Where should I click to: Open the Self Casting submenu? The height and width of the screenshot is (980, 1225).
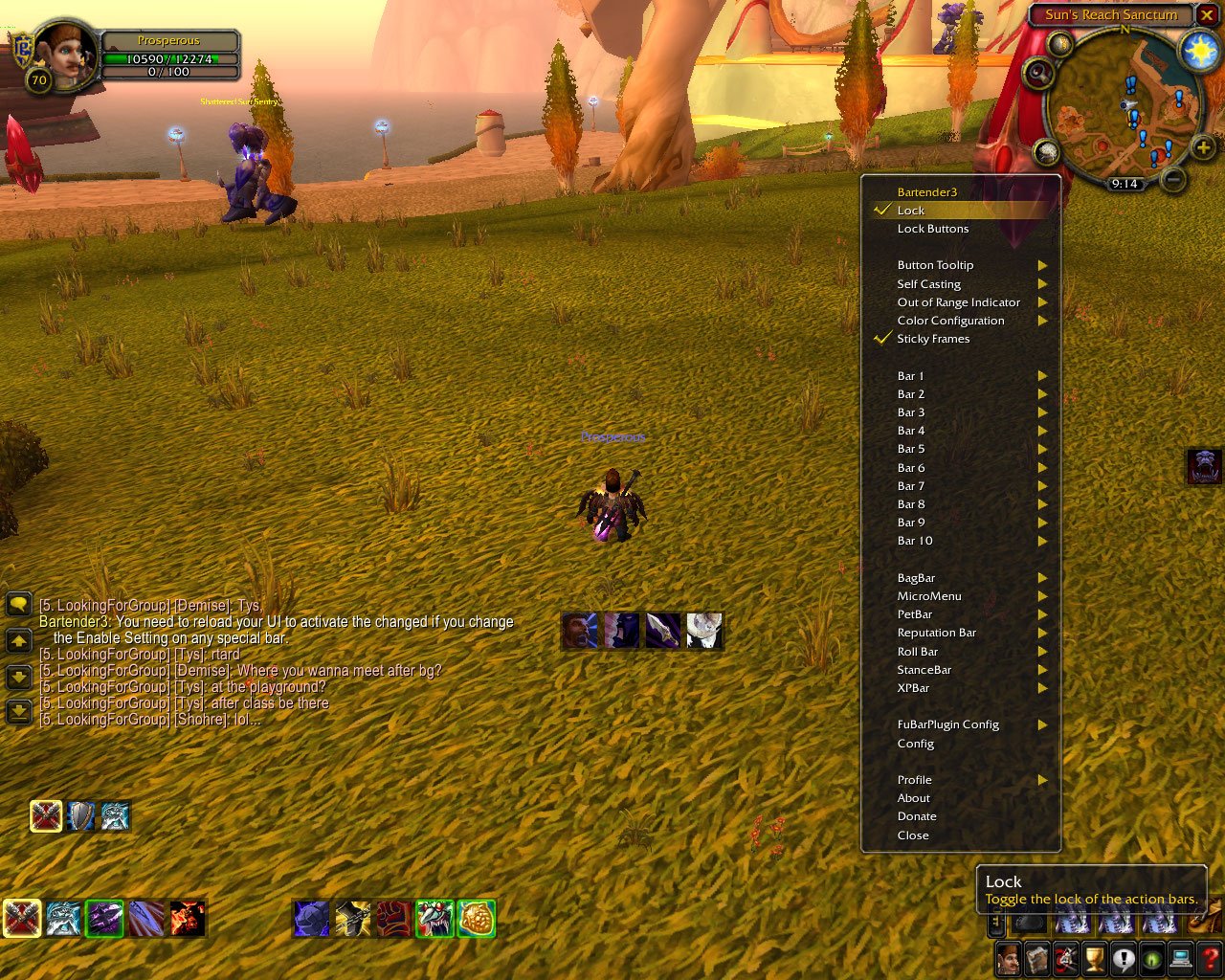coord(929,284)
